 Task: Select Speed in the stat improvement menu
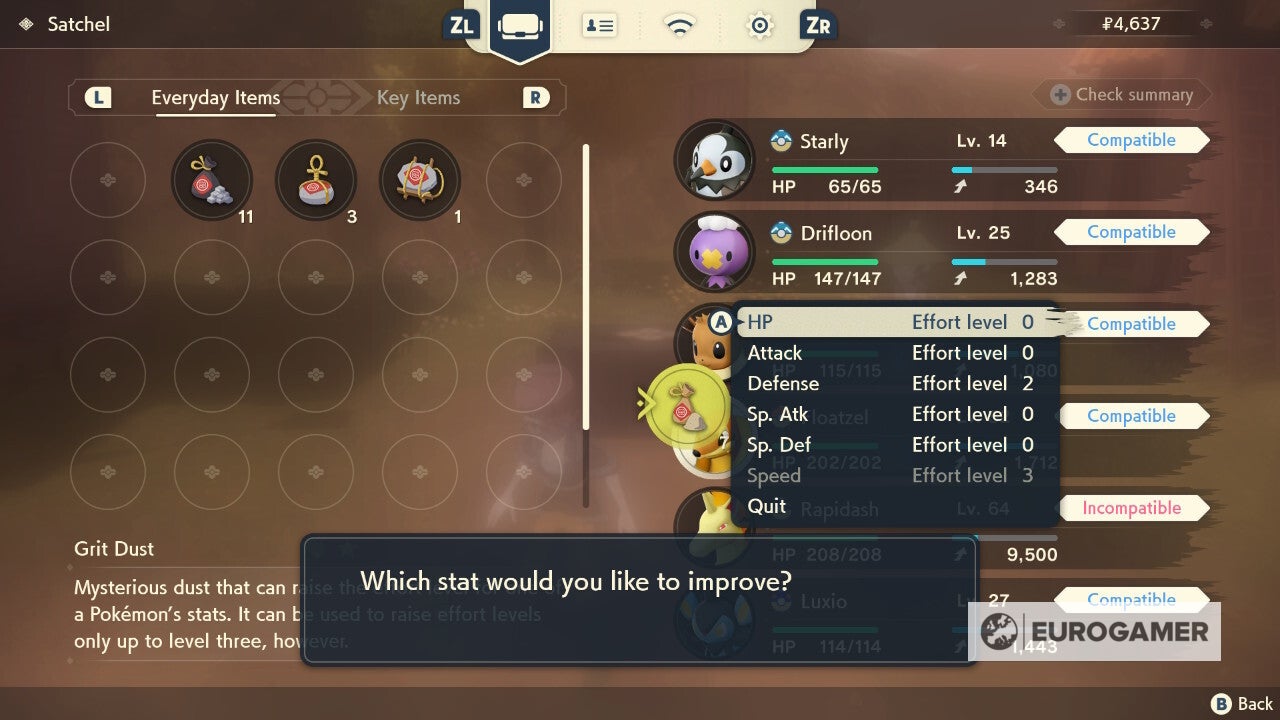tap(773, 476)
